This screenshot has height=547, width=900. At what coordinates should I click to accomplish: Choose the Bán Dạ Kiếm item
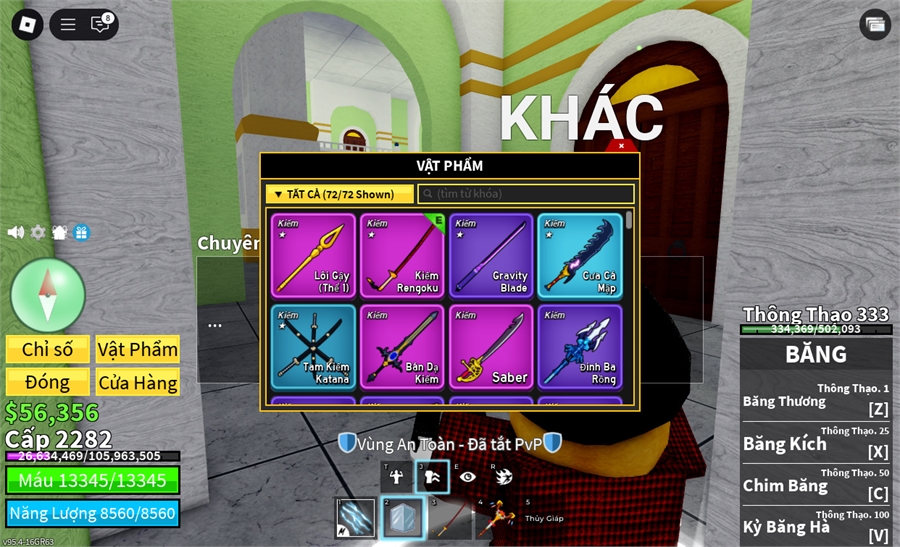pyautogui.click(x=403, y=346)
